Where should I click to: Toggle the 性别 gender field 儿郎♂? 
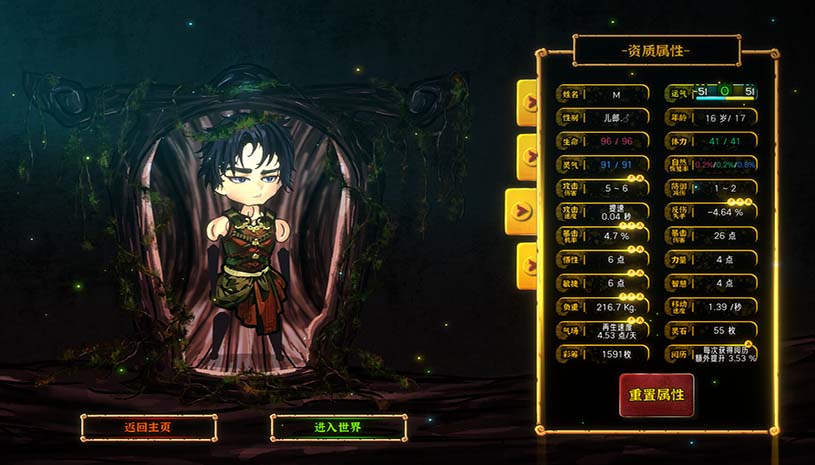(x=616, y=117)
